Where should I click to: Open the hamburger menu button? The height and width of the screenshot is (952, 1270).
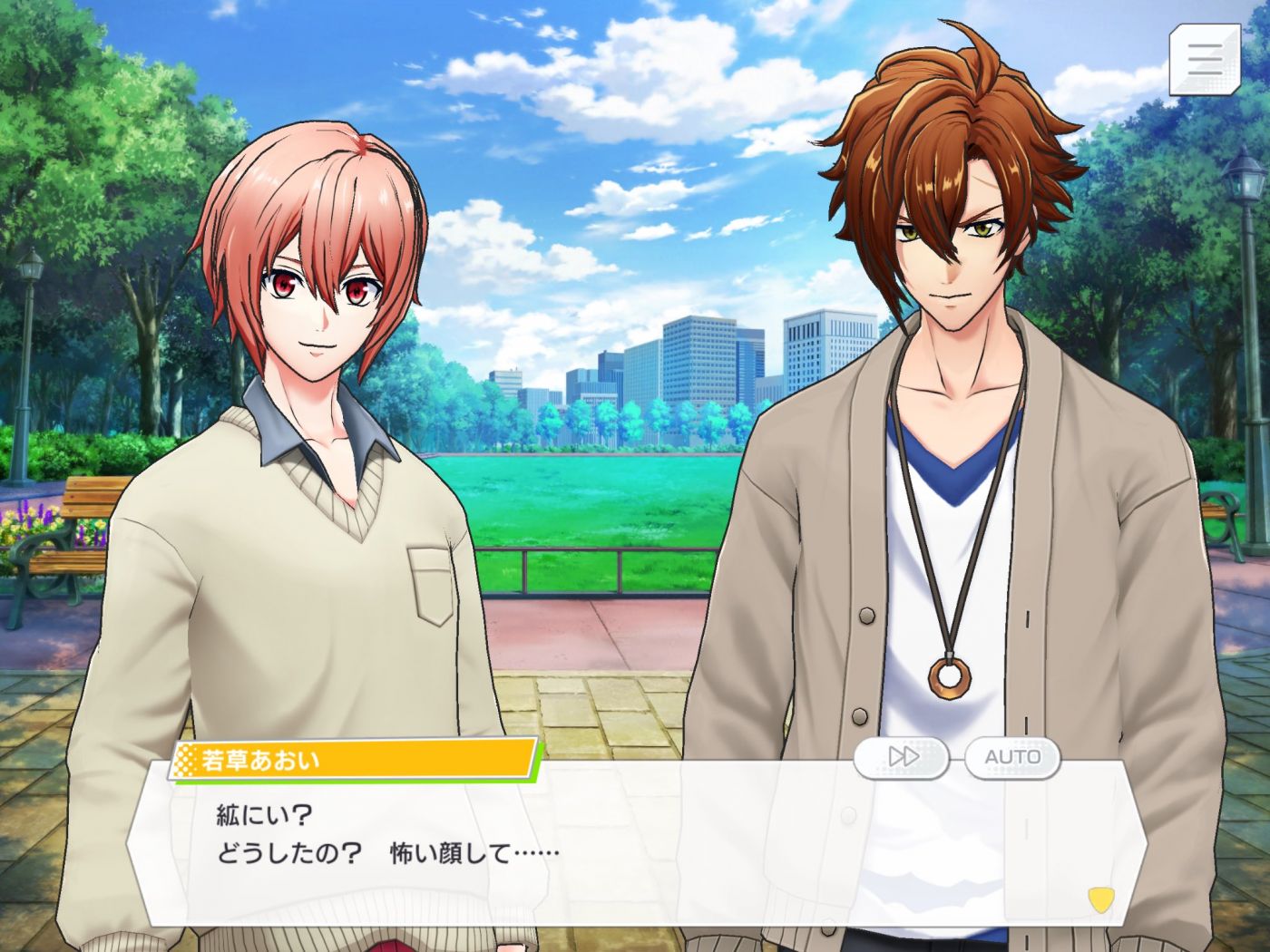tap(1204, 59)
